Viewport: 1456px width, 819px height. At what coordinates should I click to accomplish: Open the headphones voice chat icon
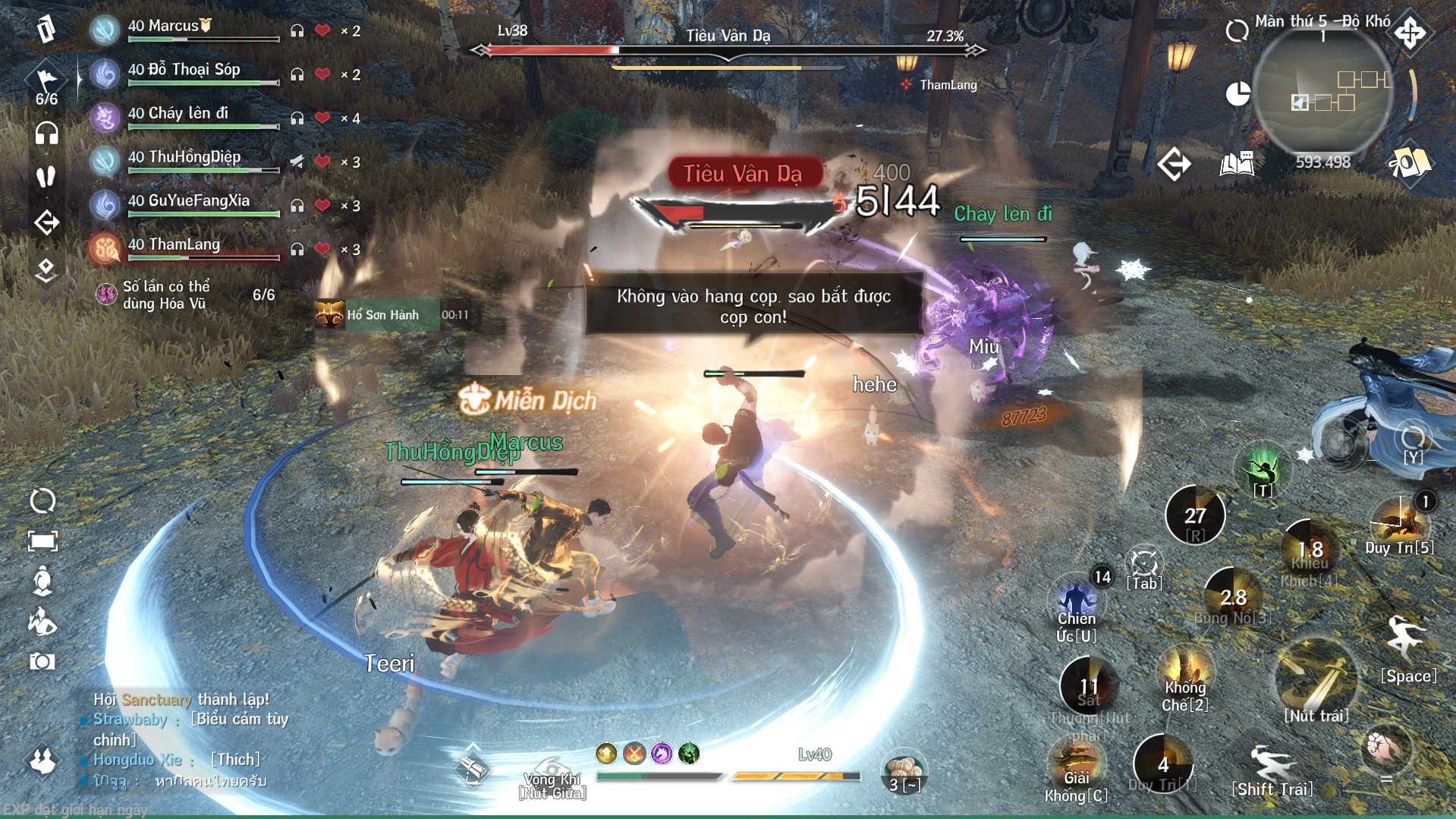click(x=46, y=134)
